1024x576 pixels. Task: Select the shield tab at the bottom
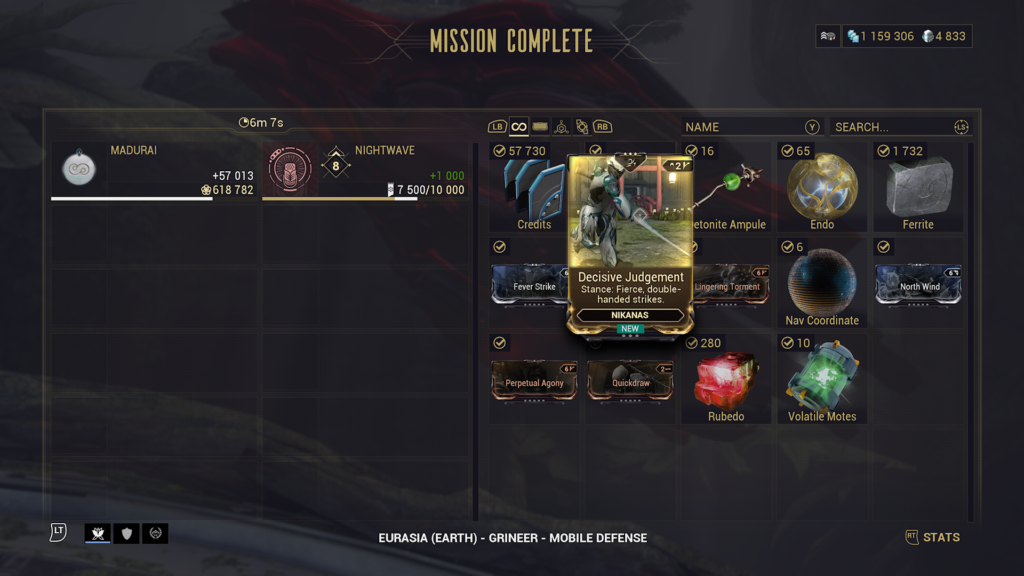coord(126,534)
